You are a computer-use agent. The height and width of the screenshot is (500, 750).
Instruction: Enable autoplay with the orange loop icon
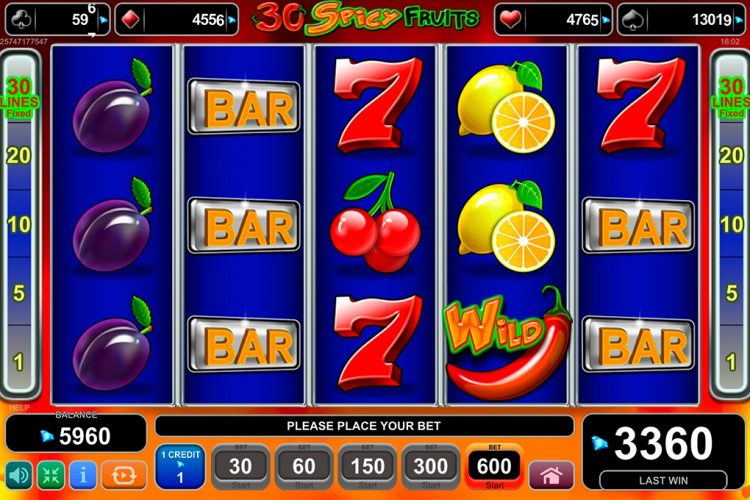124,474
